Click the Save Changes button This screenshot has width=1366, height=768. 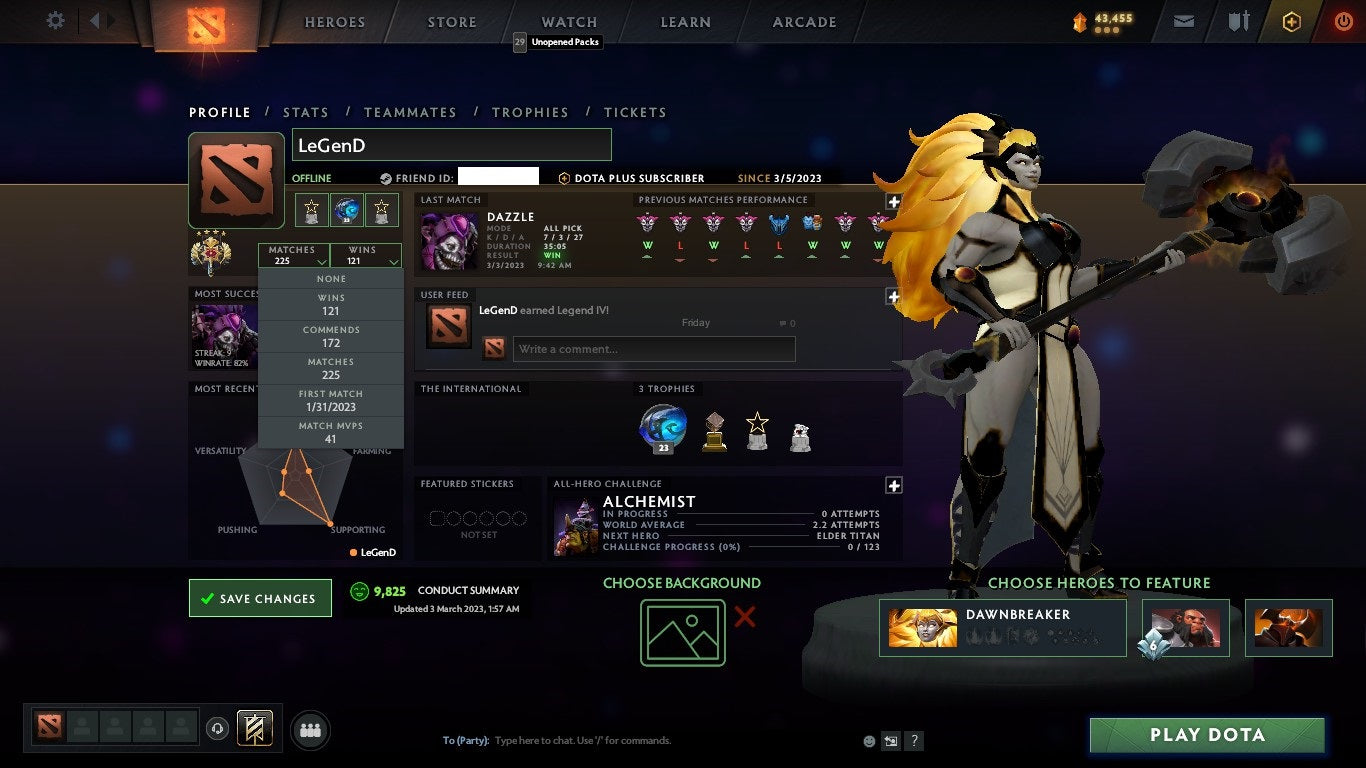point(259,597)
